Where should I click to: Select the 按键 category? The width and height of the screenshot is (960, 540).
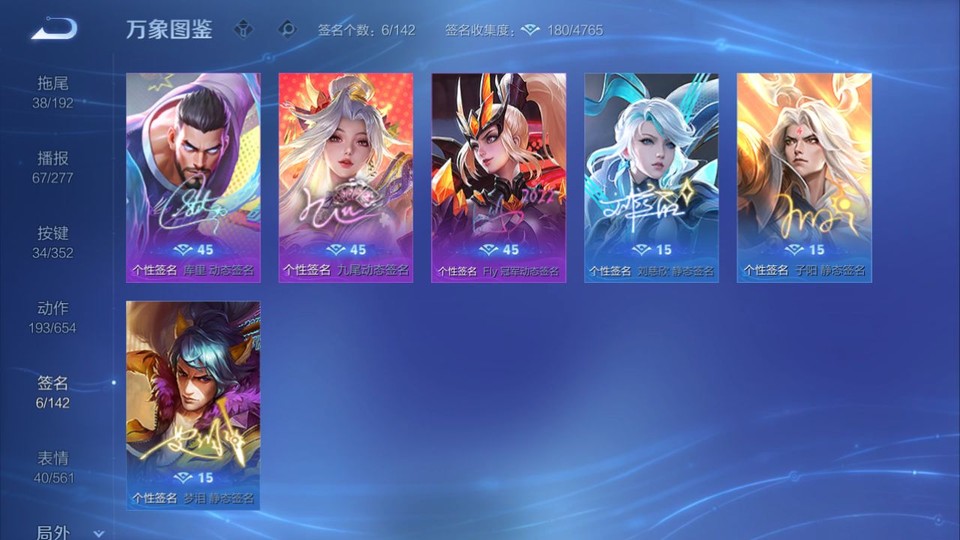coord(53,241)
